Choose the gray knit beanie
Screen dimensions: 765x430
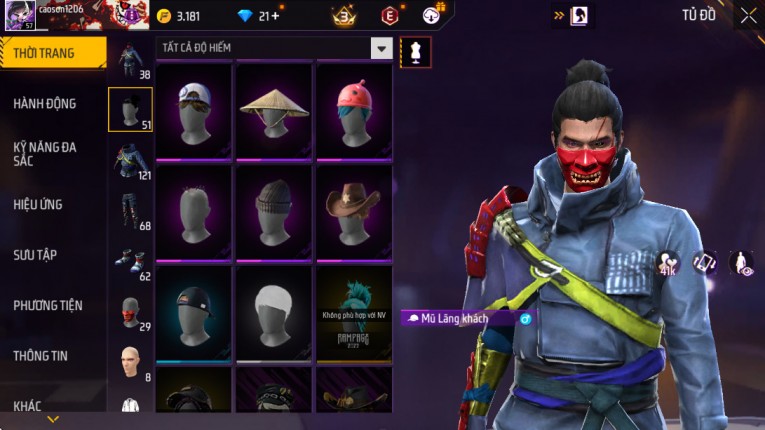(x=274, y=210)
